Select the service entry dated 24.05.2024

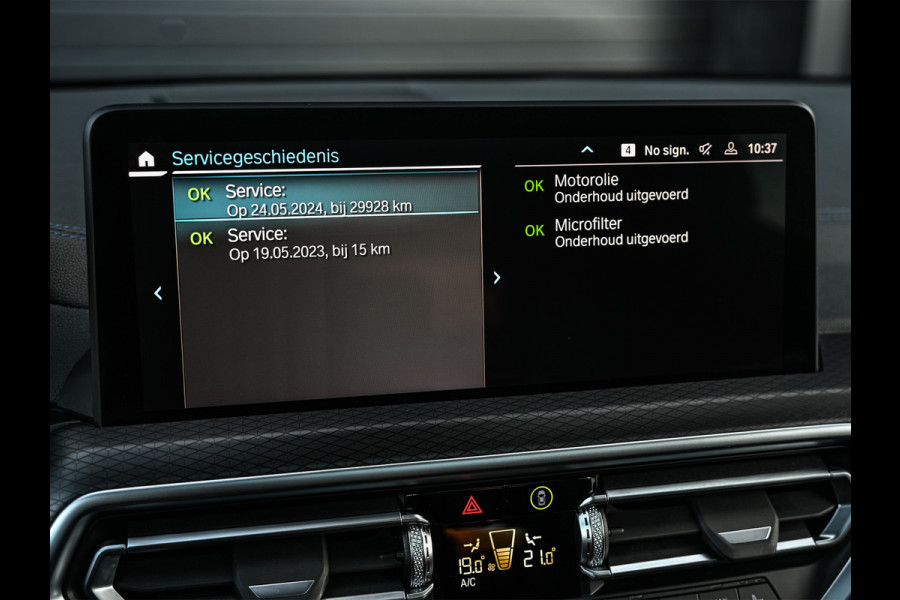coord(326,197)
